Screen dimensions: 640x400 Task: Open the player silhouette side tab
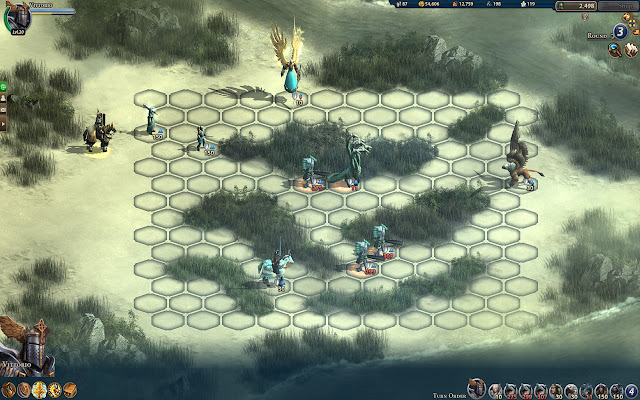point(4,100)
